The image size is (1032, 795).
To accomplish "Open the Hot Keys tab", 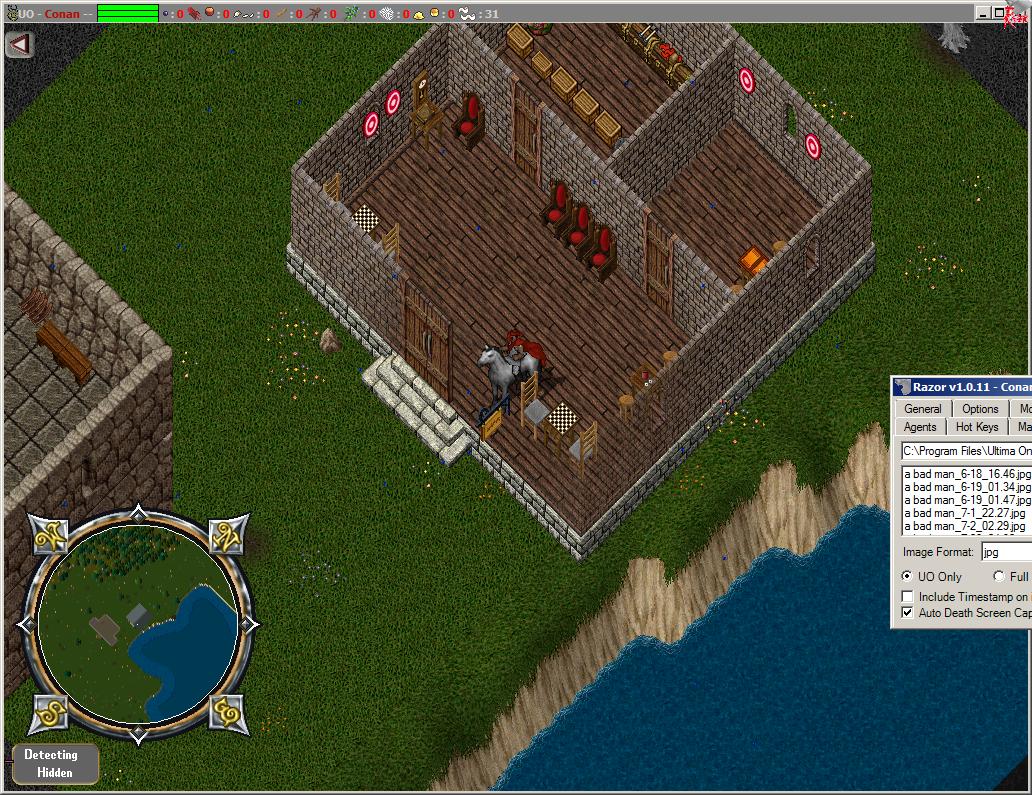I will 977,427.
